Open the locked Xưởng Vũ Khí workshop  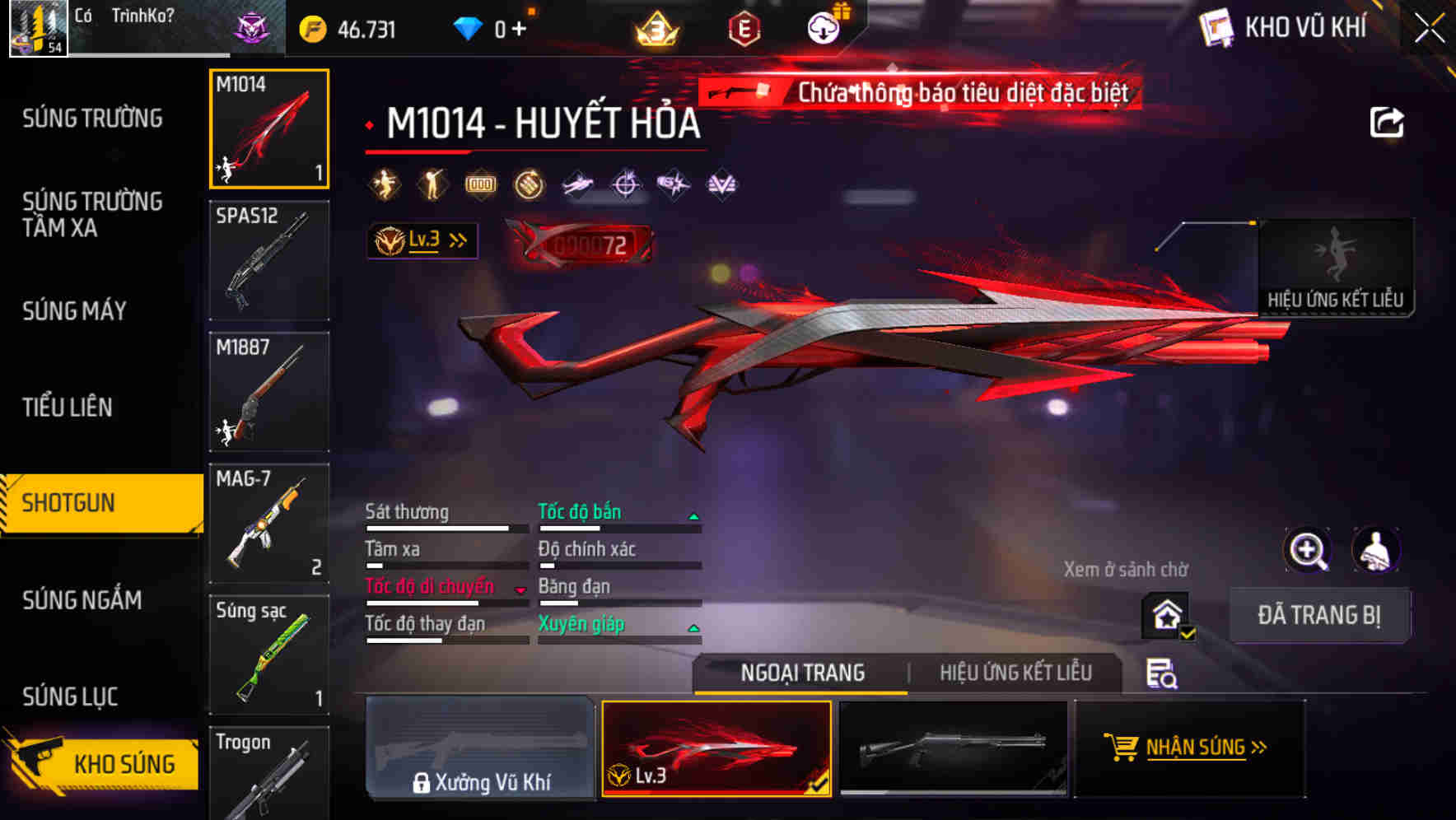(480, 749)
